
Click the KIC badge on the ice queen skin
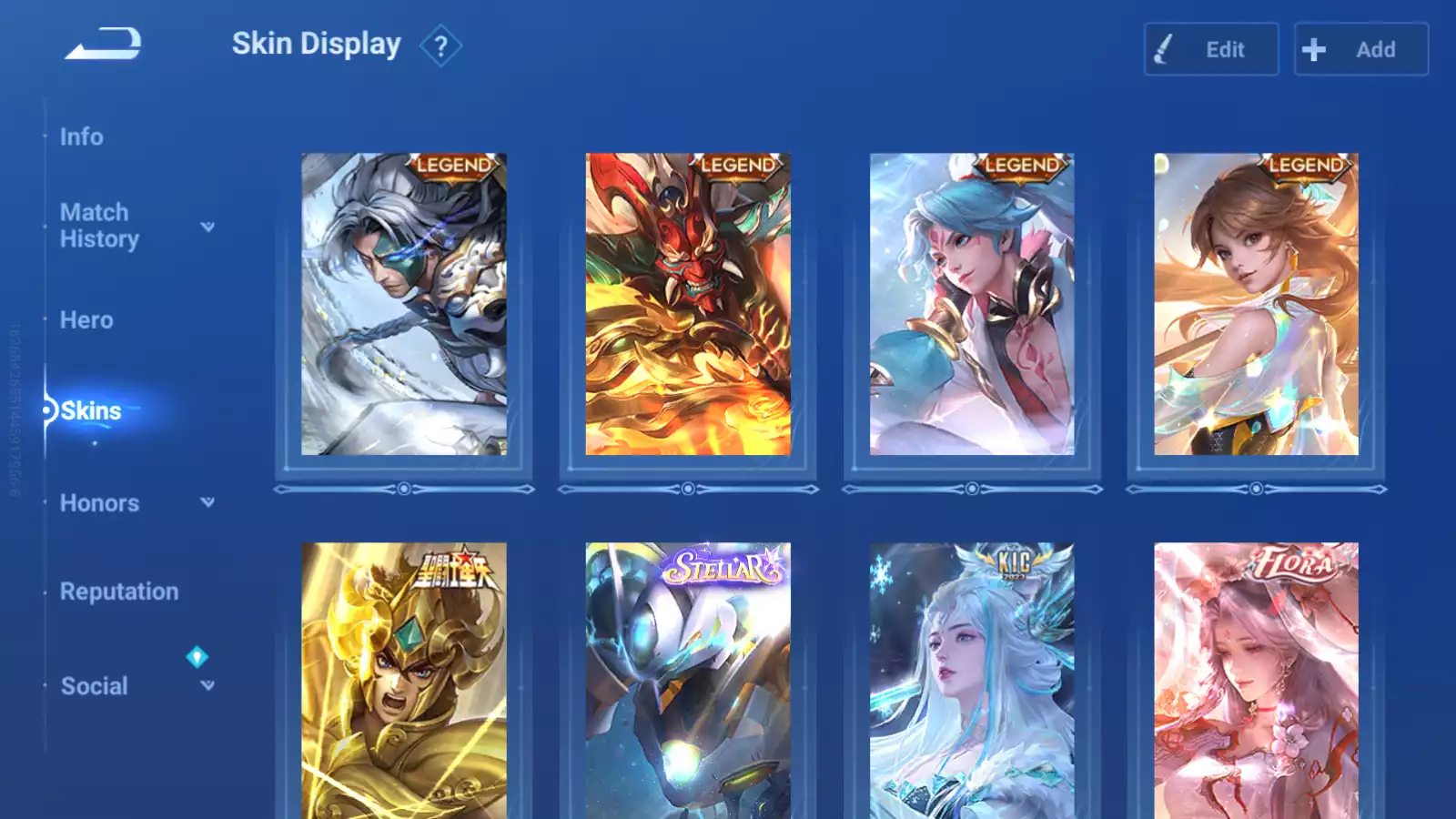[x=1006, y=562]
